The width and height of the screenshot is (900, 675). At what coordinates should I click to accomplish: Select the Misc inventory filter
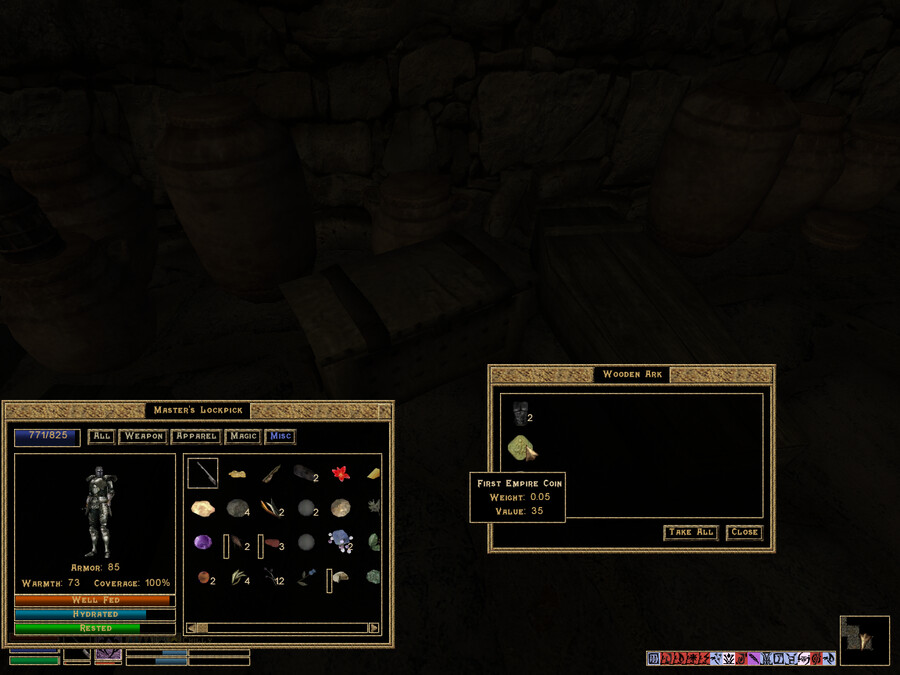[x=281, y=436]
